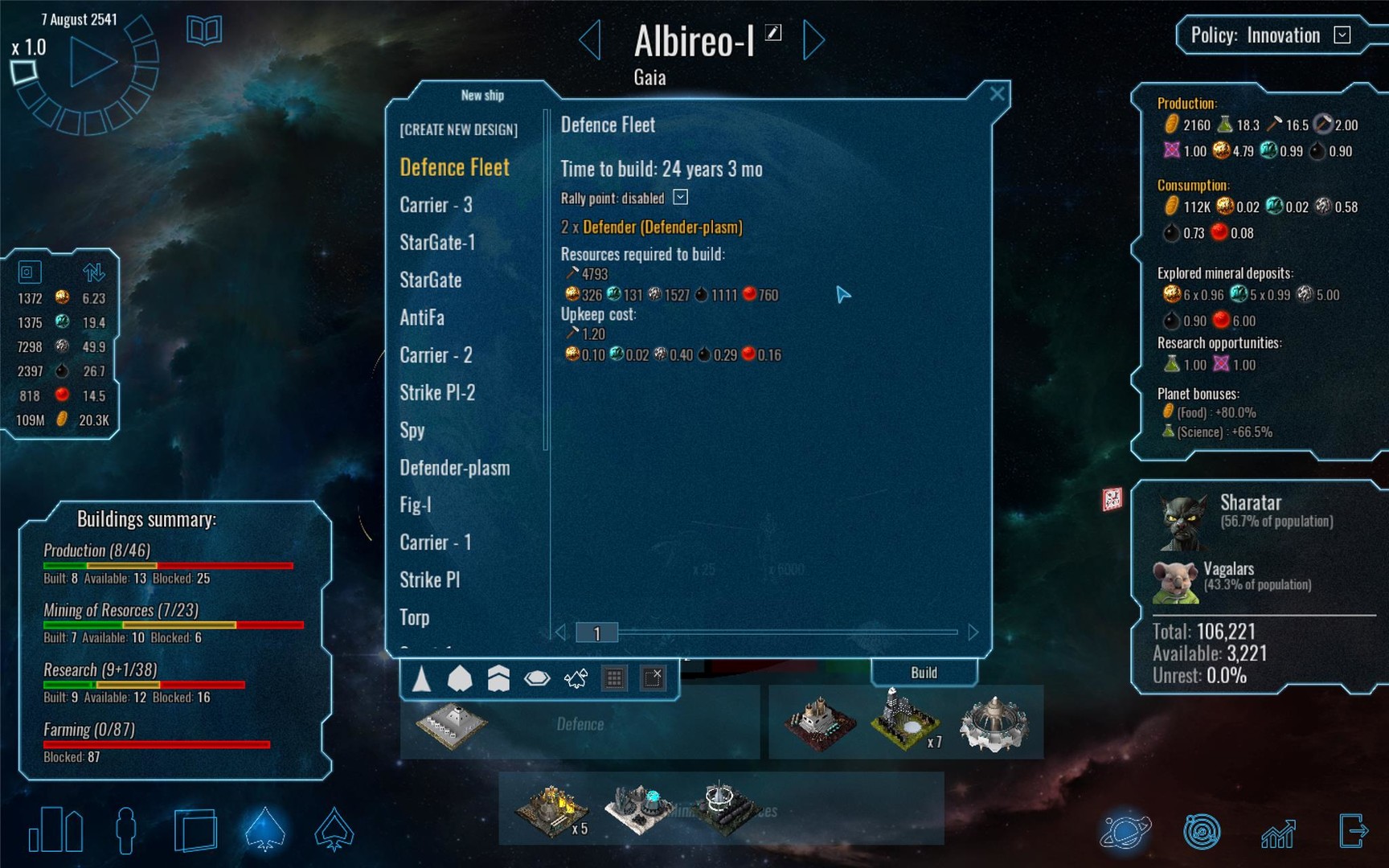The height and width of the screenshot is (868, 1389).
Task: Open the Rally point dropdown
Action: 680,198
